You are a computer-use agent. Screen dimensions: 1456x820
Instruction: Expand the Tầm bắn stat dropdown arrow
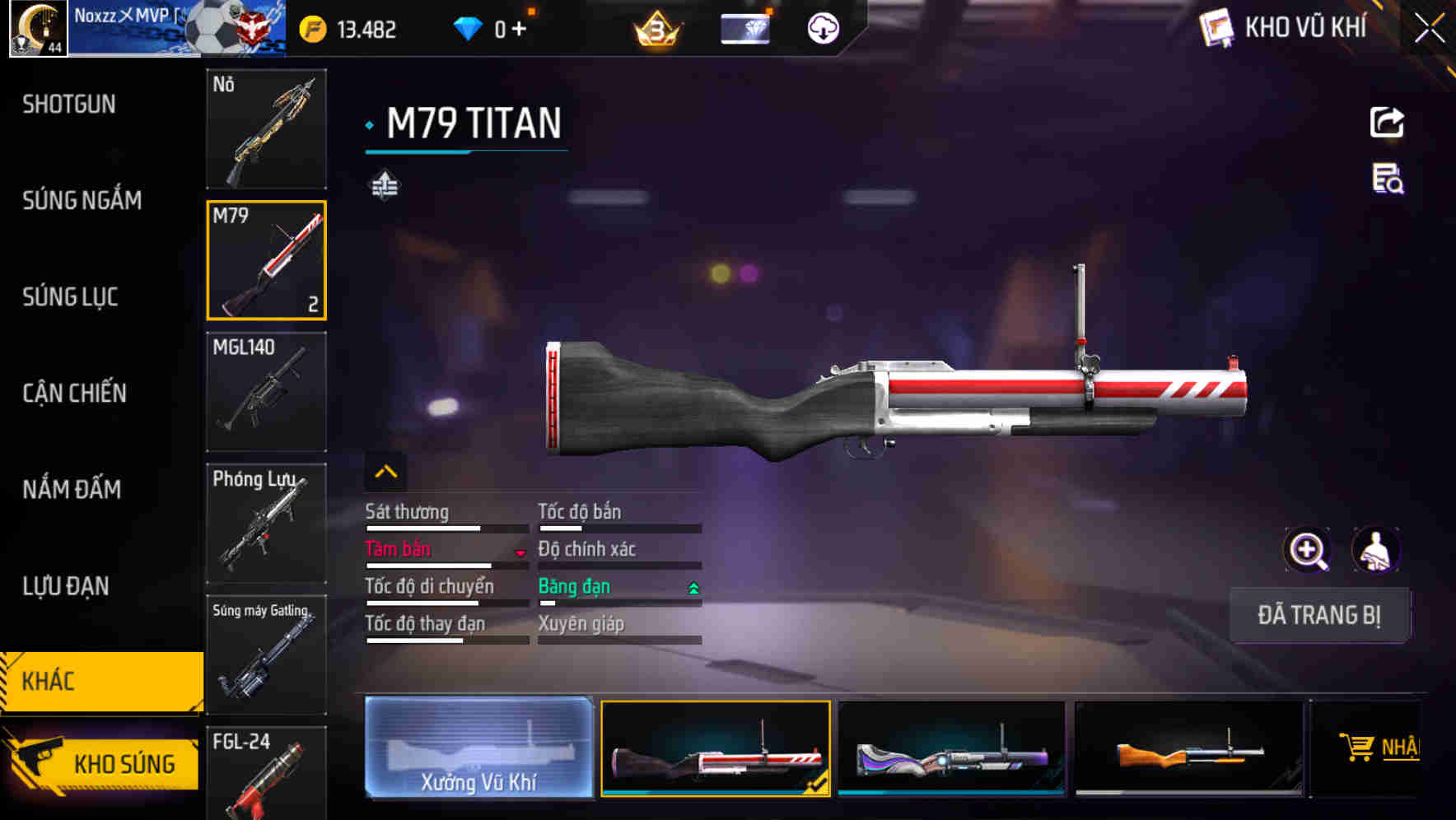520,553
